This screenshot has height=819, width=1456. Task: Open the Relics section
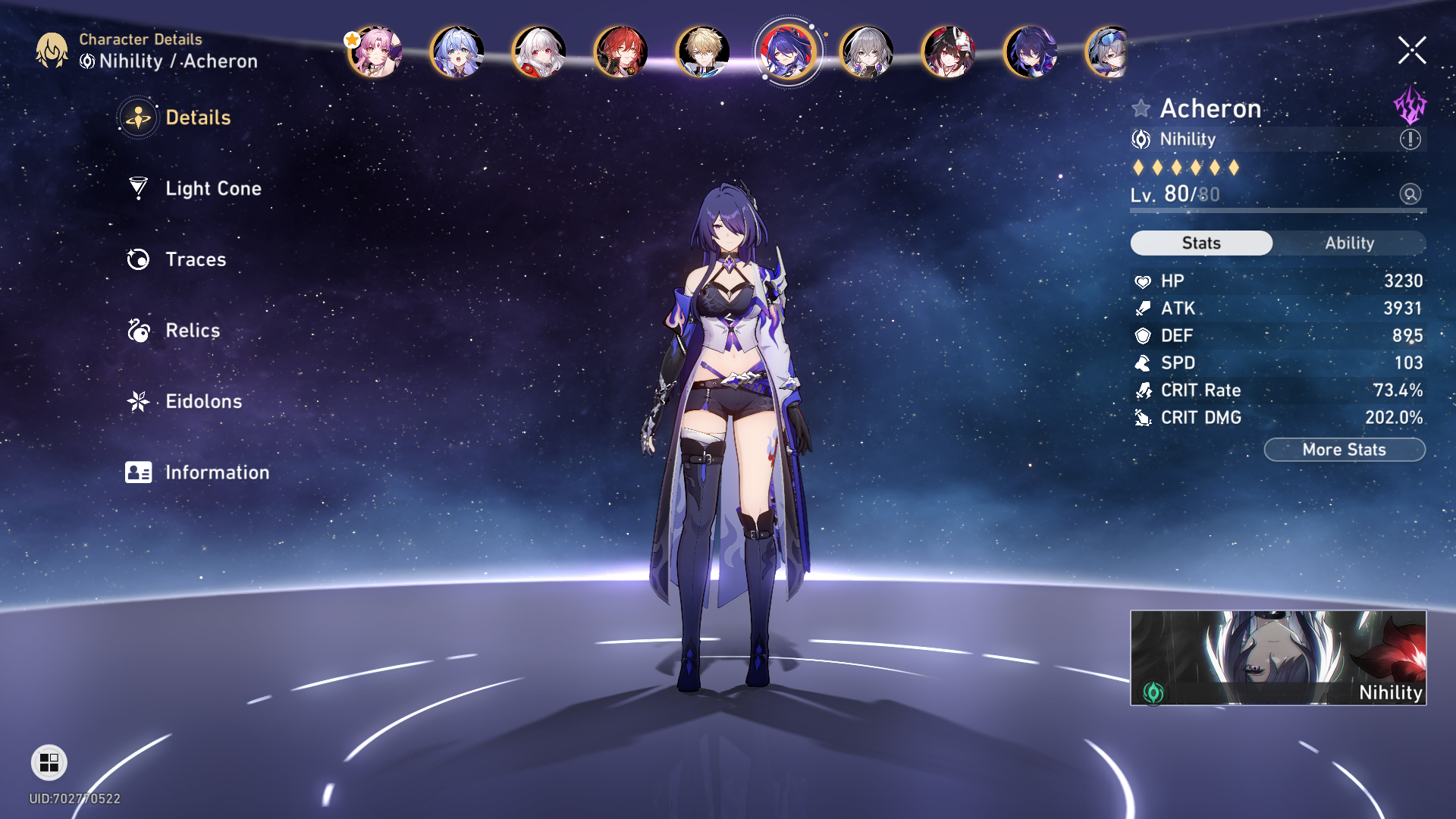192,331
